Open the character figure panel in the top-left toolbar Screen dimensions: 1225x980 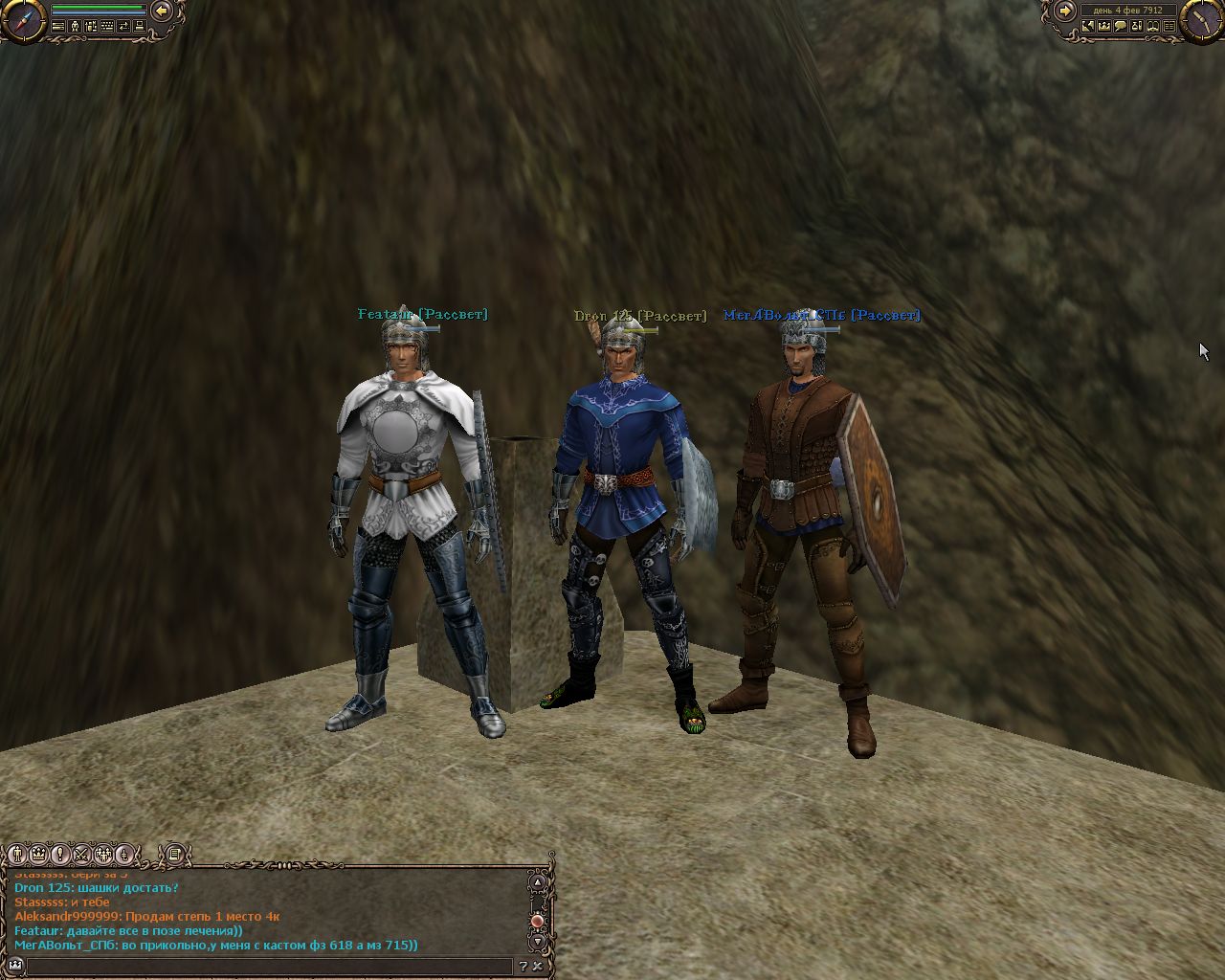(x=75, y=27)
